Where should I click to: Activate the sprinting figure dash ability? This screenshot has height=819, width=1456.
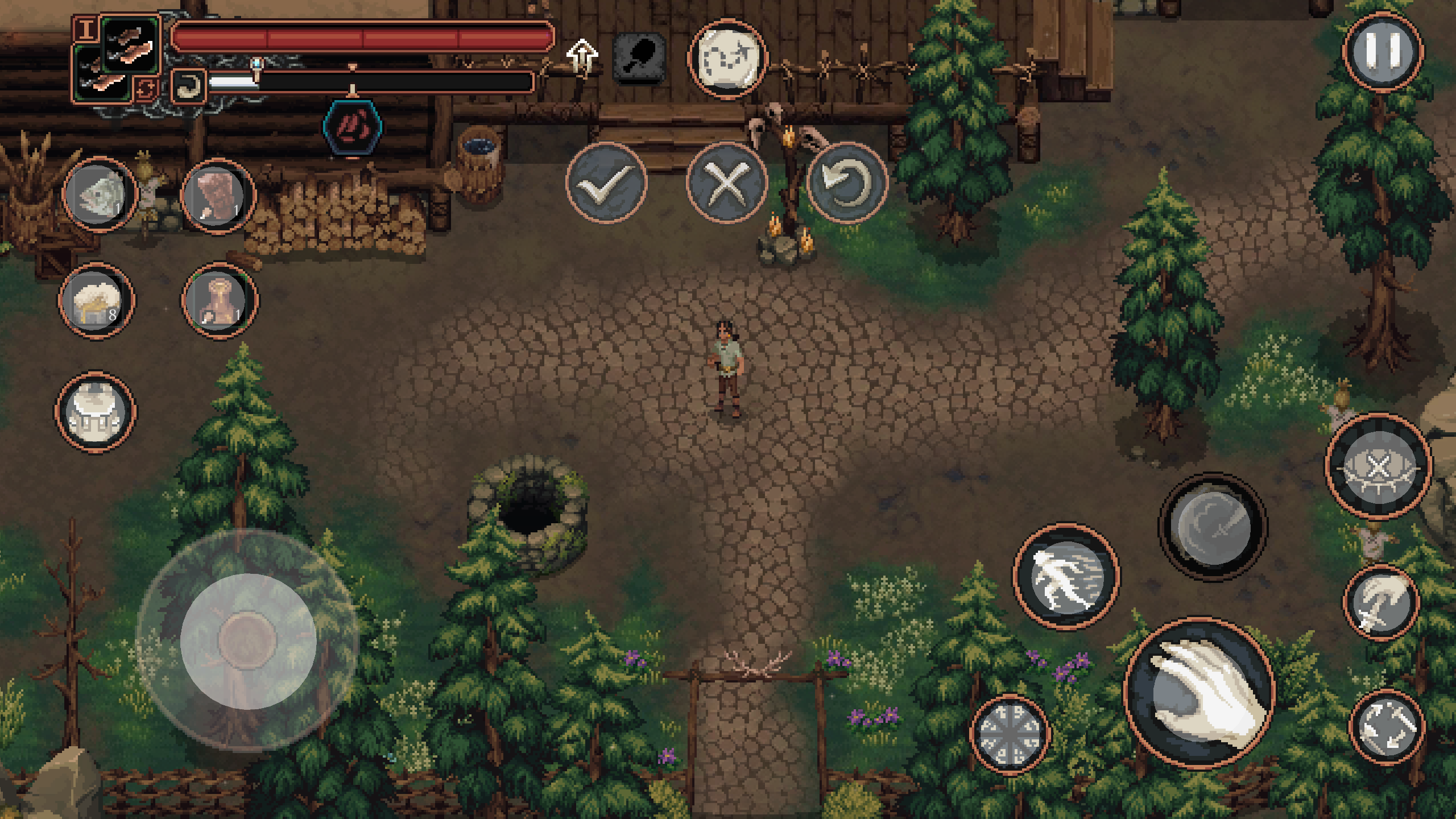pyautogui.click(x=1066, y=576)
